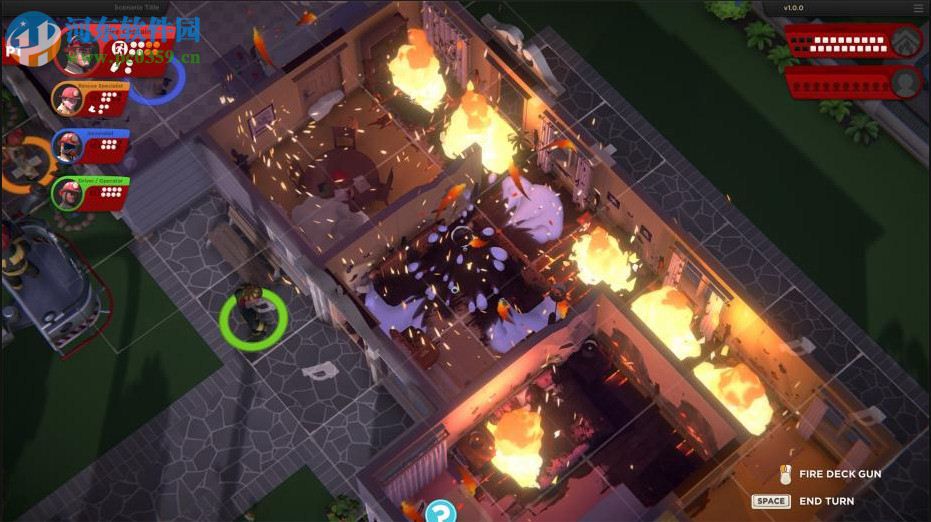The width and height of the screenshot is (931, 522).
Task: Select the Driver / Operator portrait
Action: coord(68,192)
